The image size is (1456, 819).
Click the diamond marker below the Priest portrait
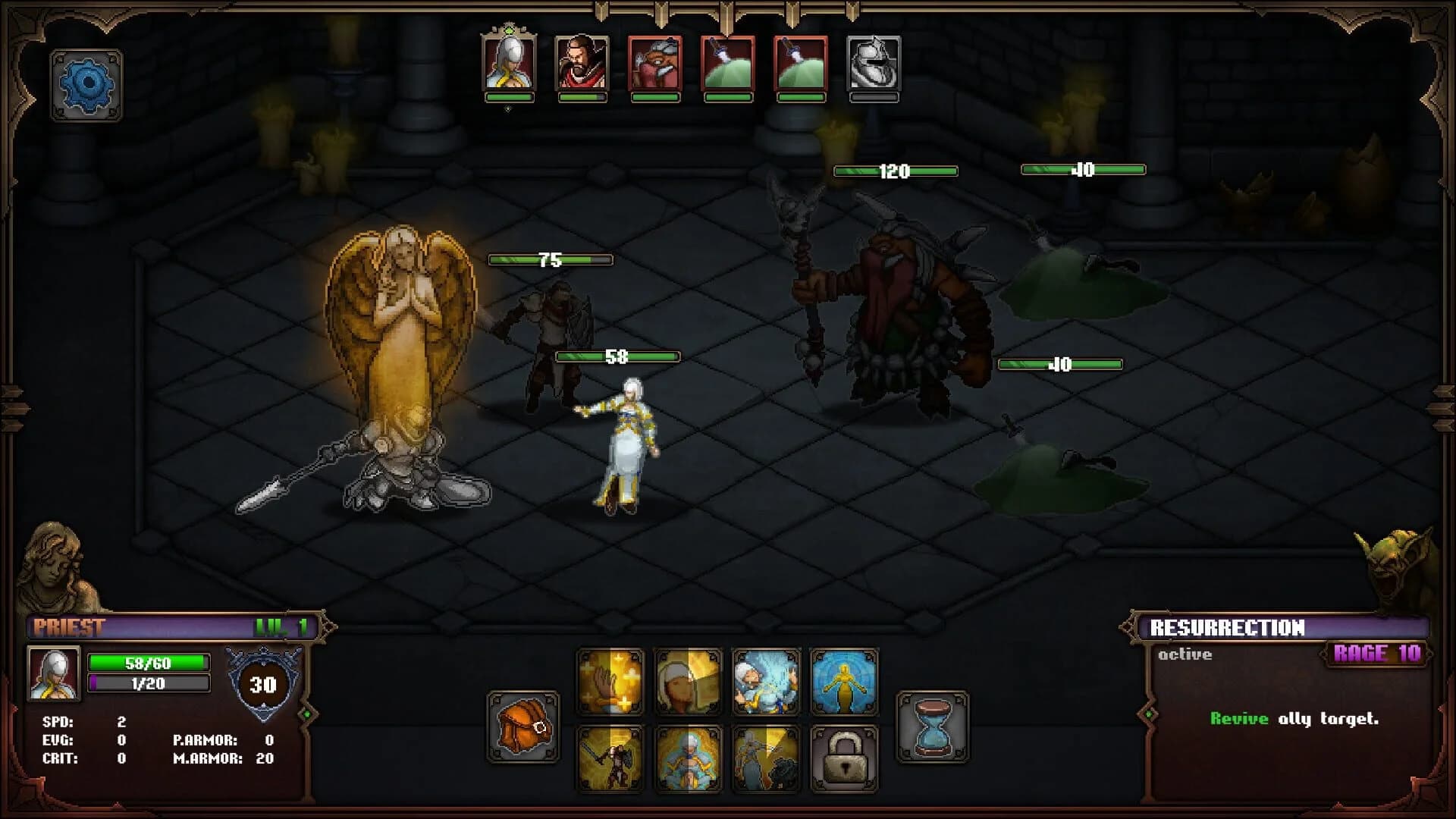click(x=507, y=109)
